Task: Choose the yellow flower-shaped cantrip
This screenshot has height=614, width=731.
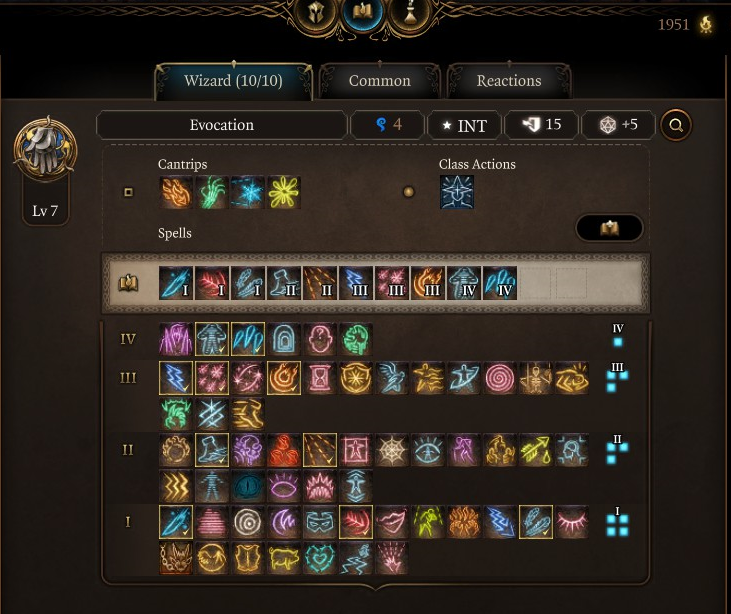Action: pyautogui.click(x=284, y=192)
